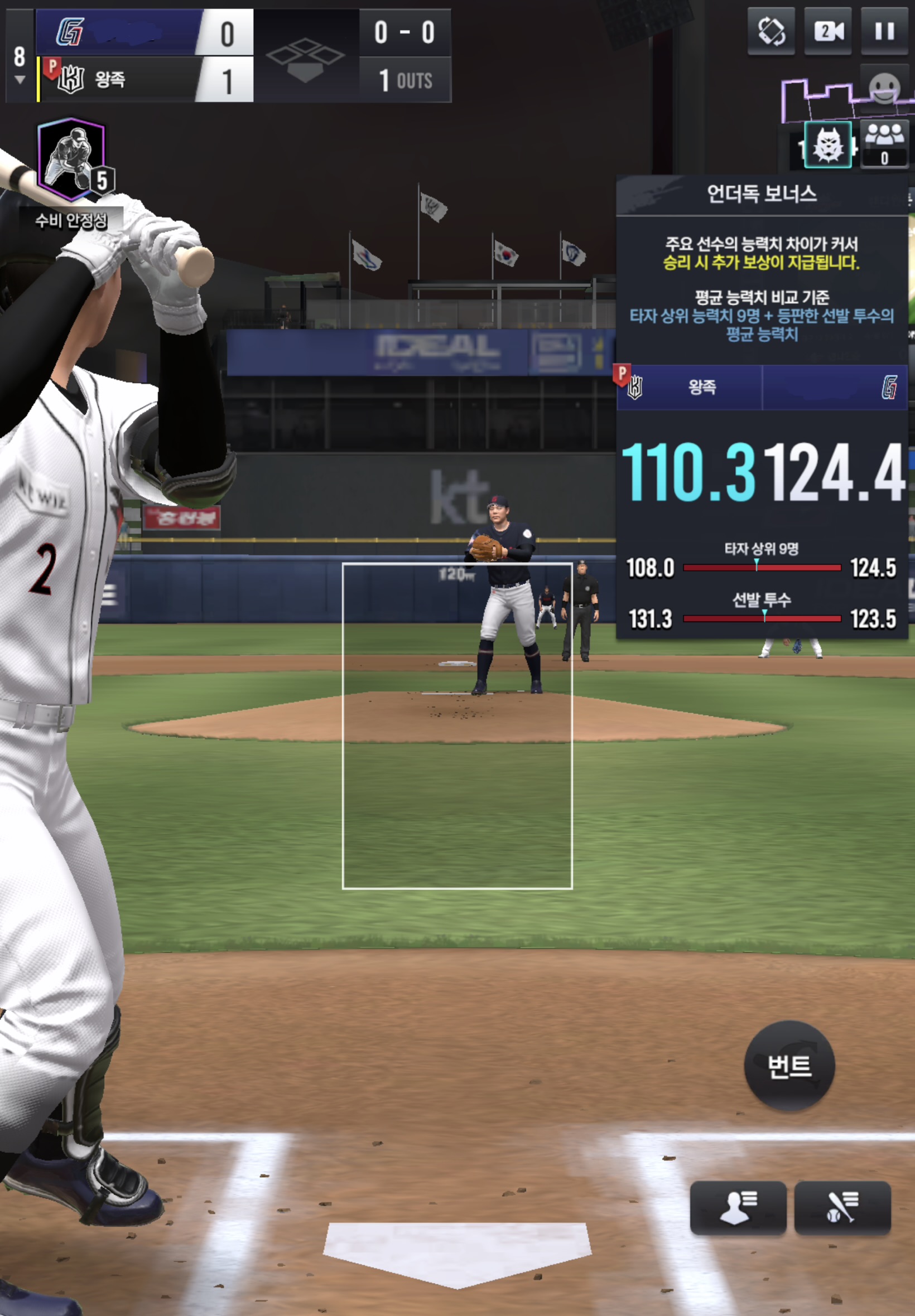Tap the 번트 bunt button
Screen dimensions: 915x1316
click(789, 1066)
